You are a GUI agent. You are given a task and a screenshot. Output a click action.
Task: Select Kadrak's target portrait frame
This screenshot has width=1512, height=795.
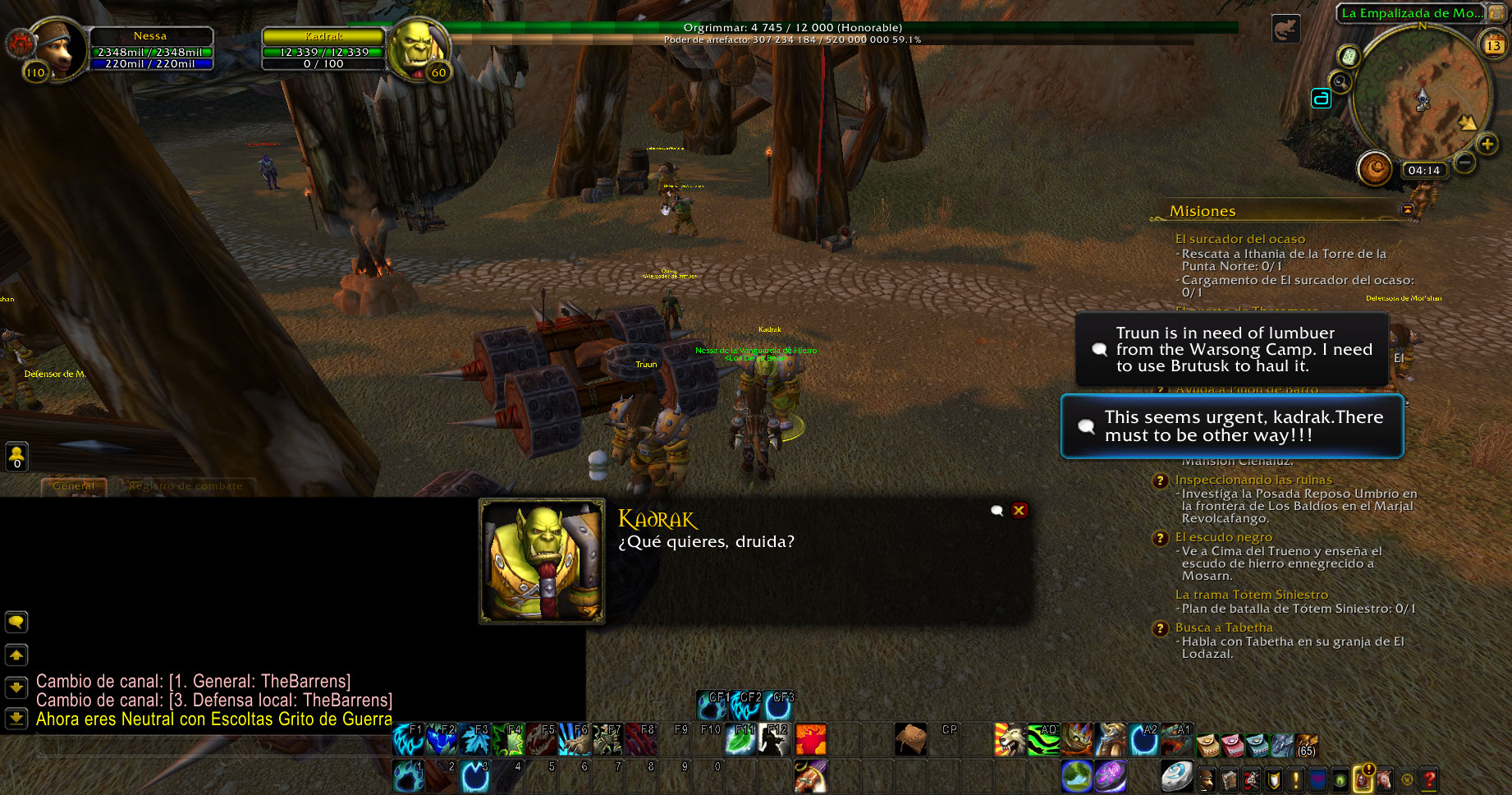(417, 48)
